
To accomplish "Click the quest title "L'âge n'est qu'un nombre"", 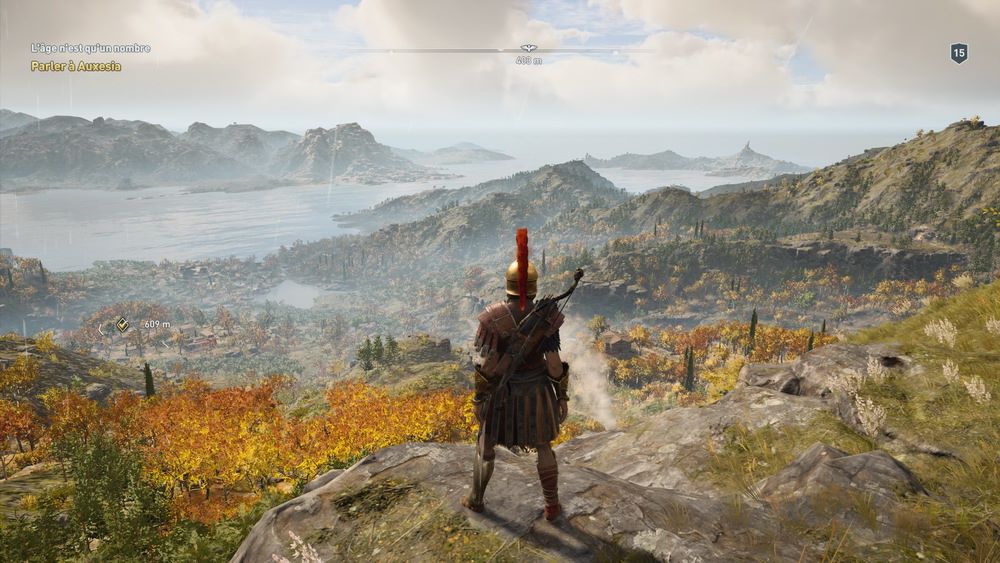I will tap(90, 48).
